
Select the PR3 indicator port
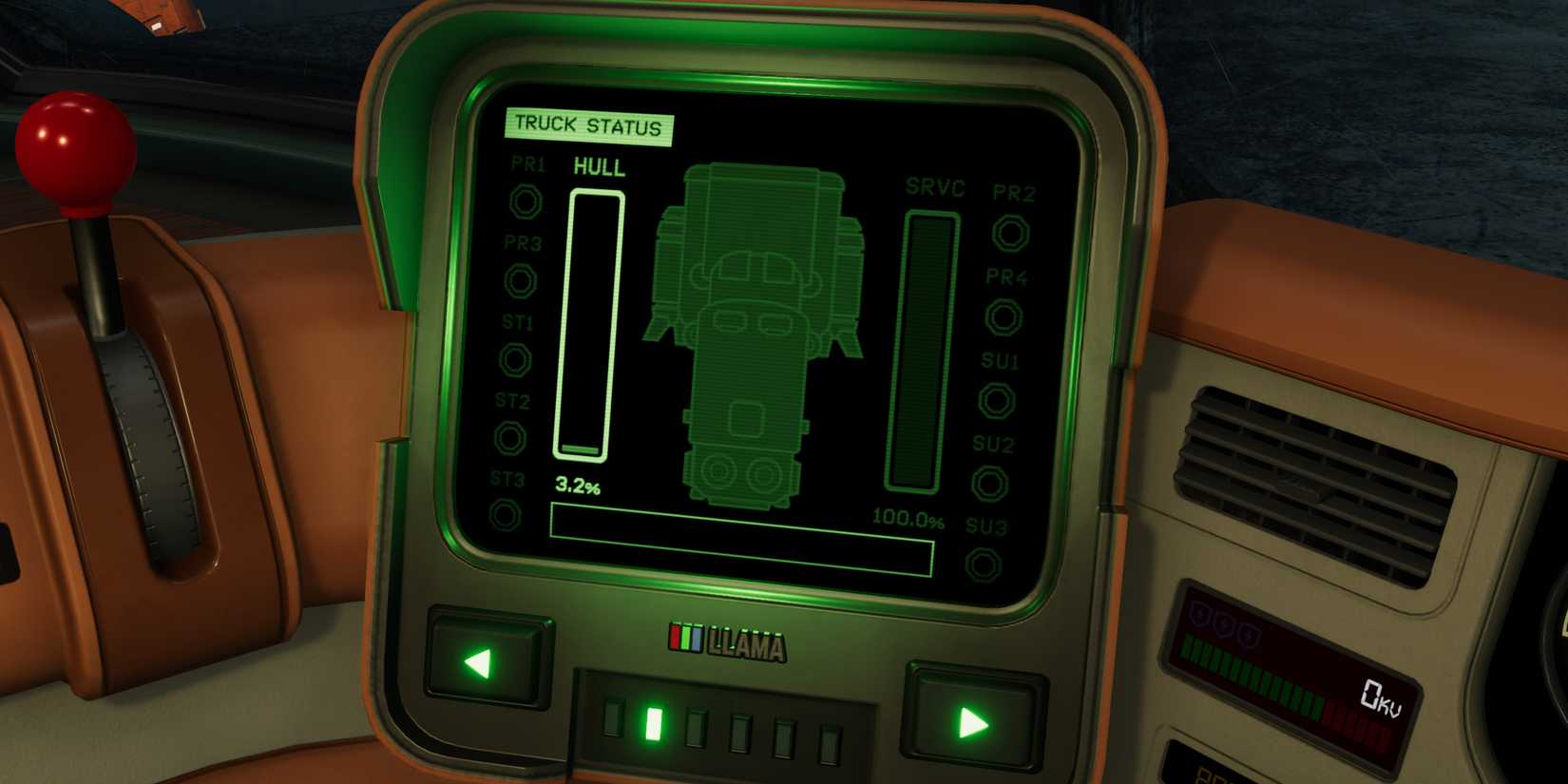[520, 281]
